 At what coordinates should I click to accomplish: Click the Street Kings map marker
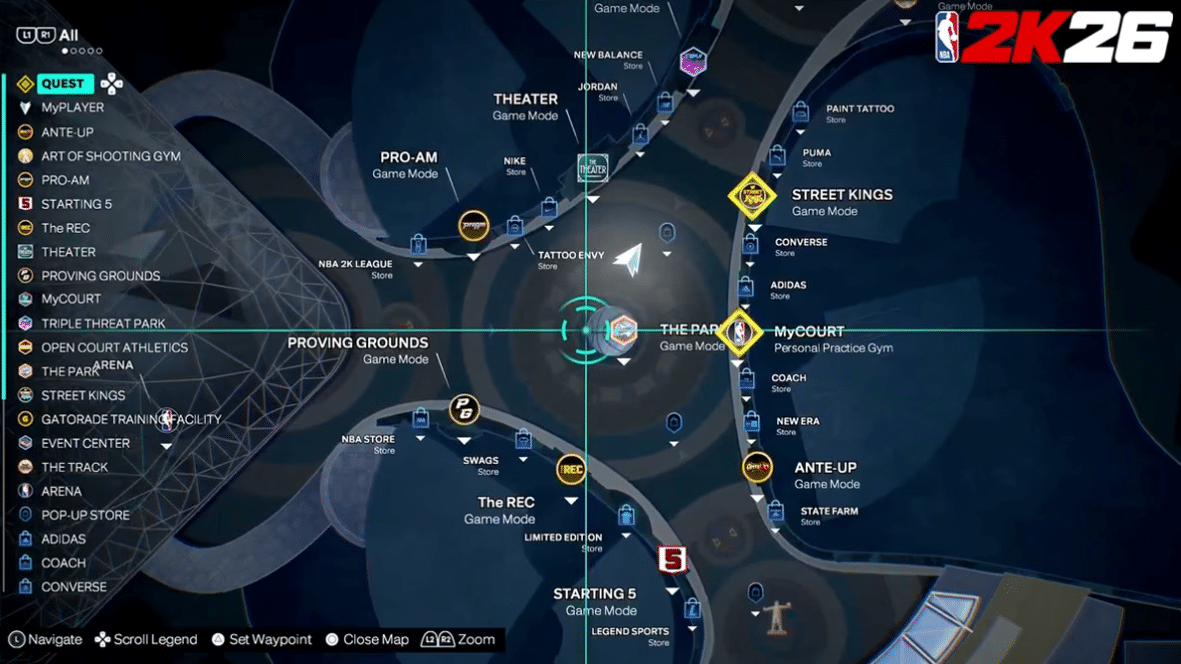pyautogui.click(x=752, y=196)
